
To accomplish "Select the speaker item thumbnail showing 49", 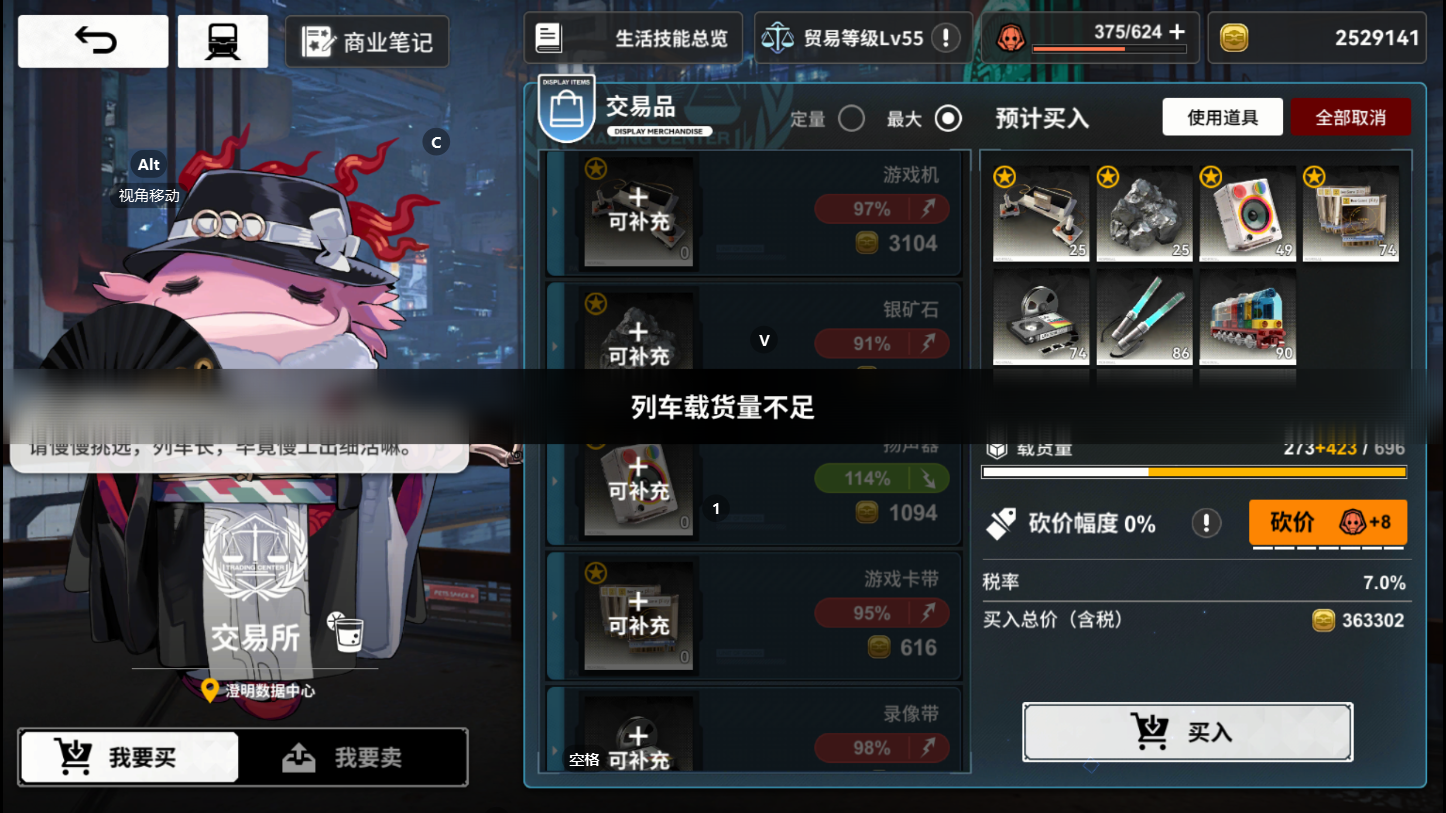I will click(1247, 213).
